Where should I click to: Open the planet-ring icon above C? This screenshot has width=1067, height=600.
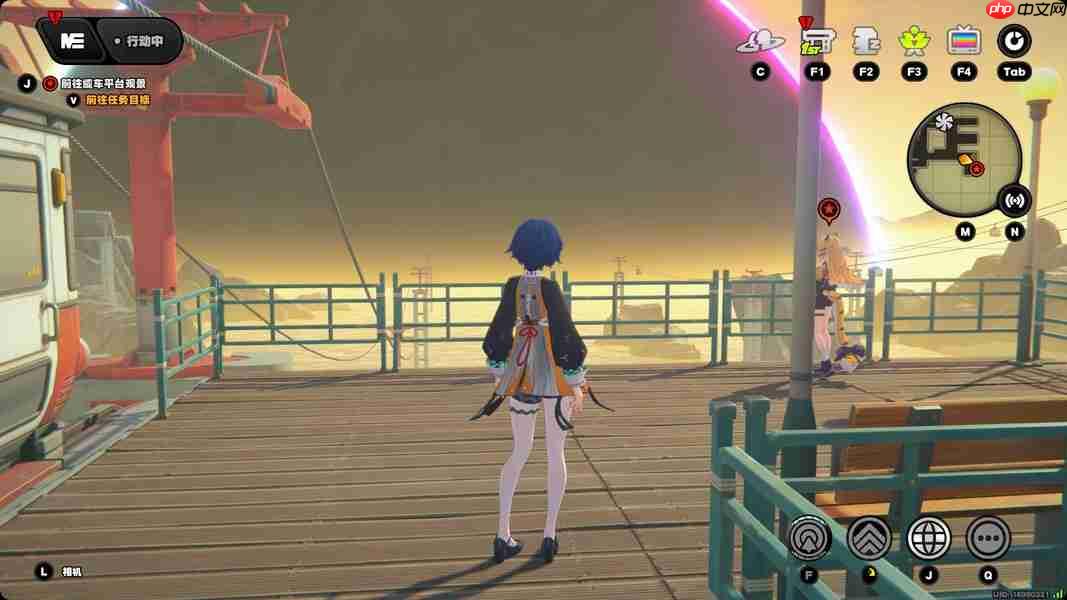pyautogui.click(x=760, y=41)
